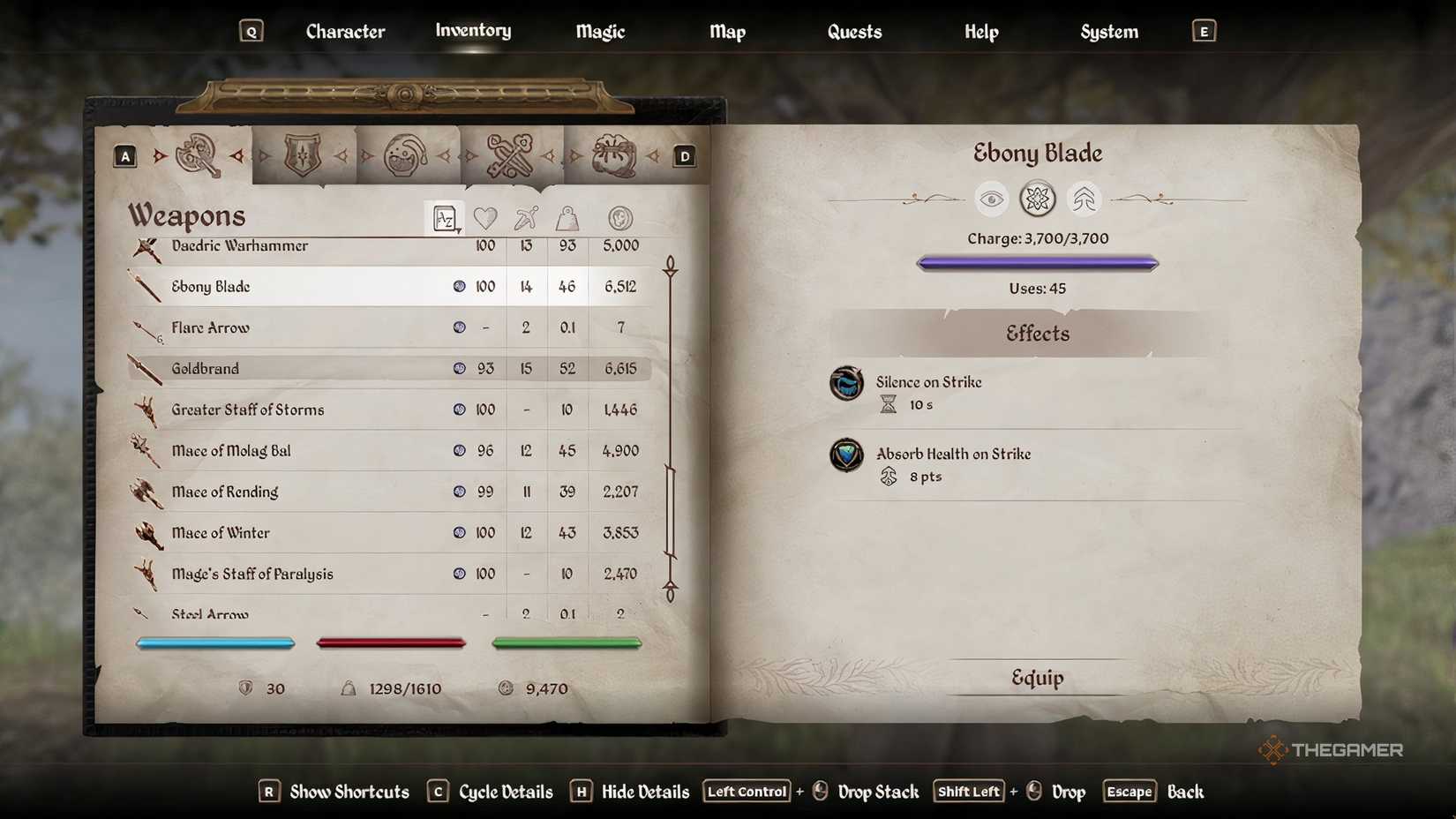The width and height of the screenshot is (1456, 819).
Task: Sort weapons alphabetically with the A-Z icon
Action: click(x=445, y=218)
